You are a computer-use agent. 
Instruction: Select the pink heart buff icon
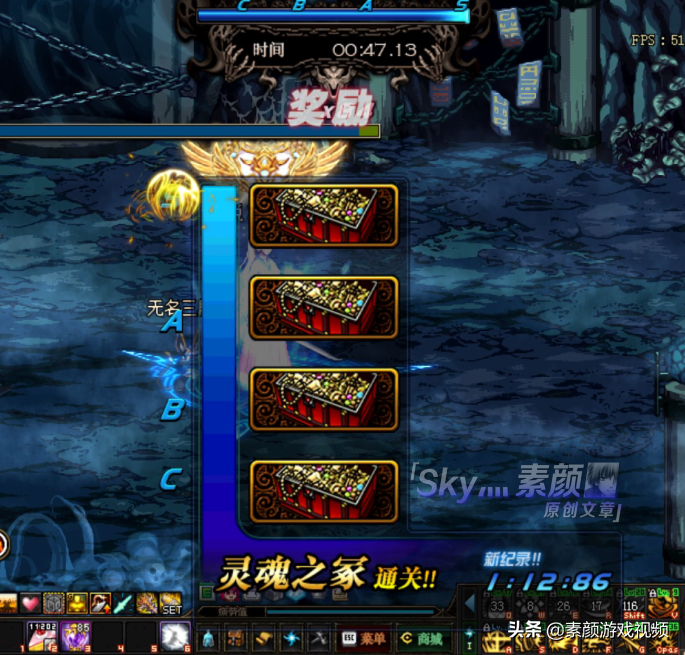pyautogui.click(x=31, y=604)
